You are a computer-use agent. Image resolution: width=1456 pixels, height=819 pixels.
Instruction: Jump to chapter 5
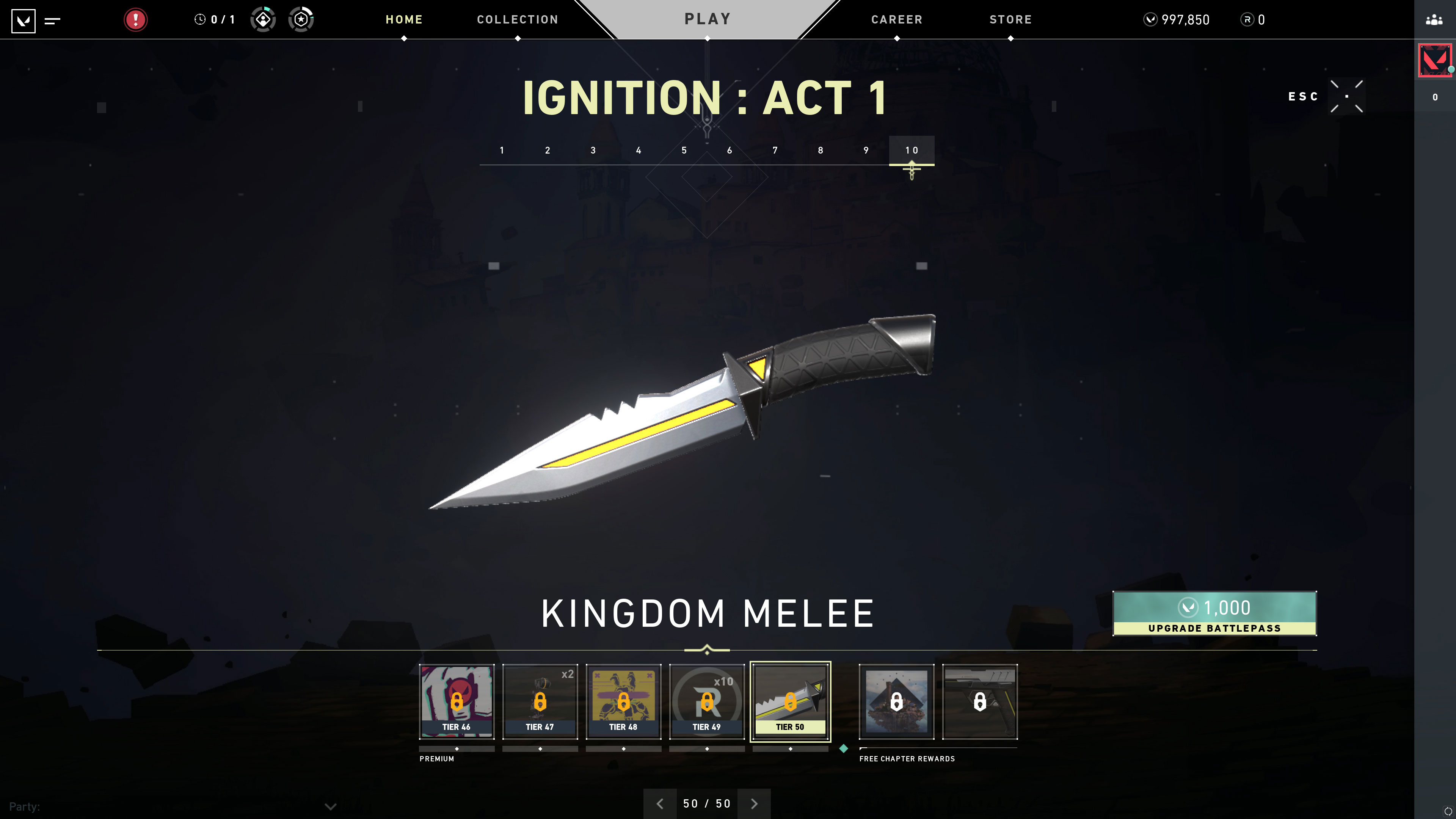click(684, 151)
